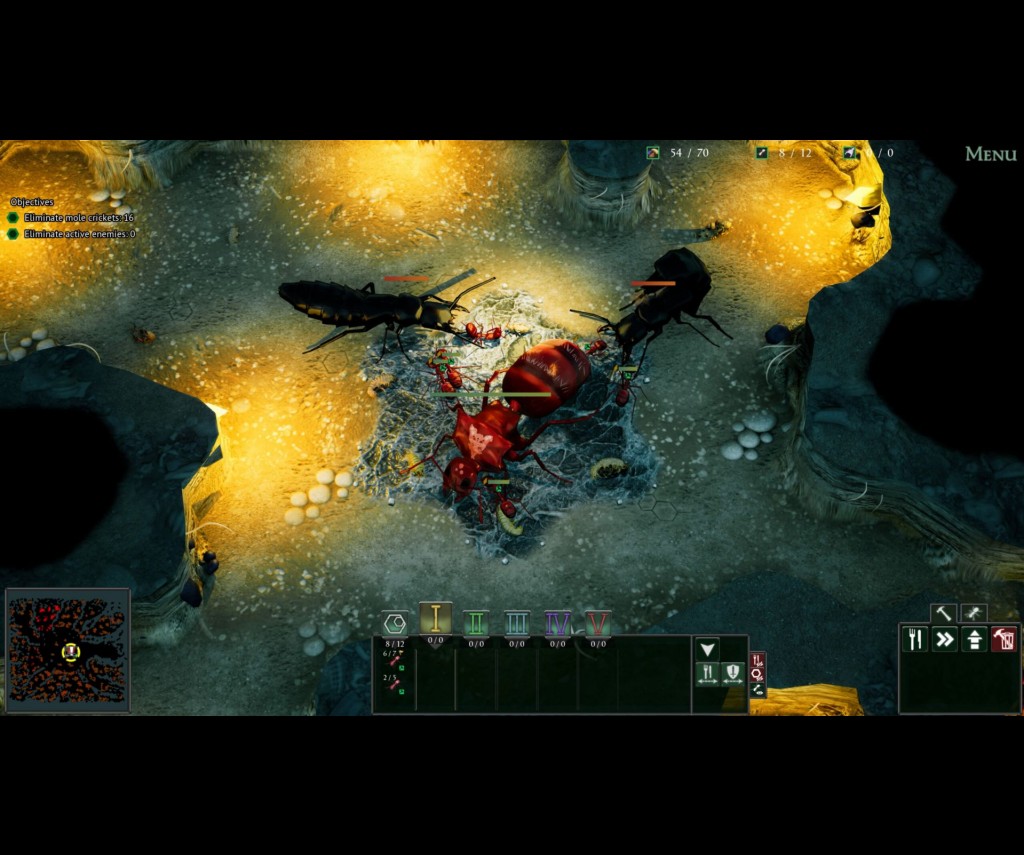Choose blue pheromone group III
The height and width of the screenshot is (855, 1024).
point(516,624)
